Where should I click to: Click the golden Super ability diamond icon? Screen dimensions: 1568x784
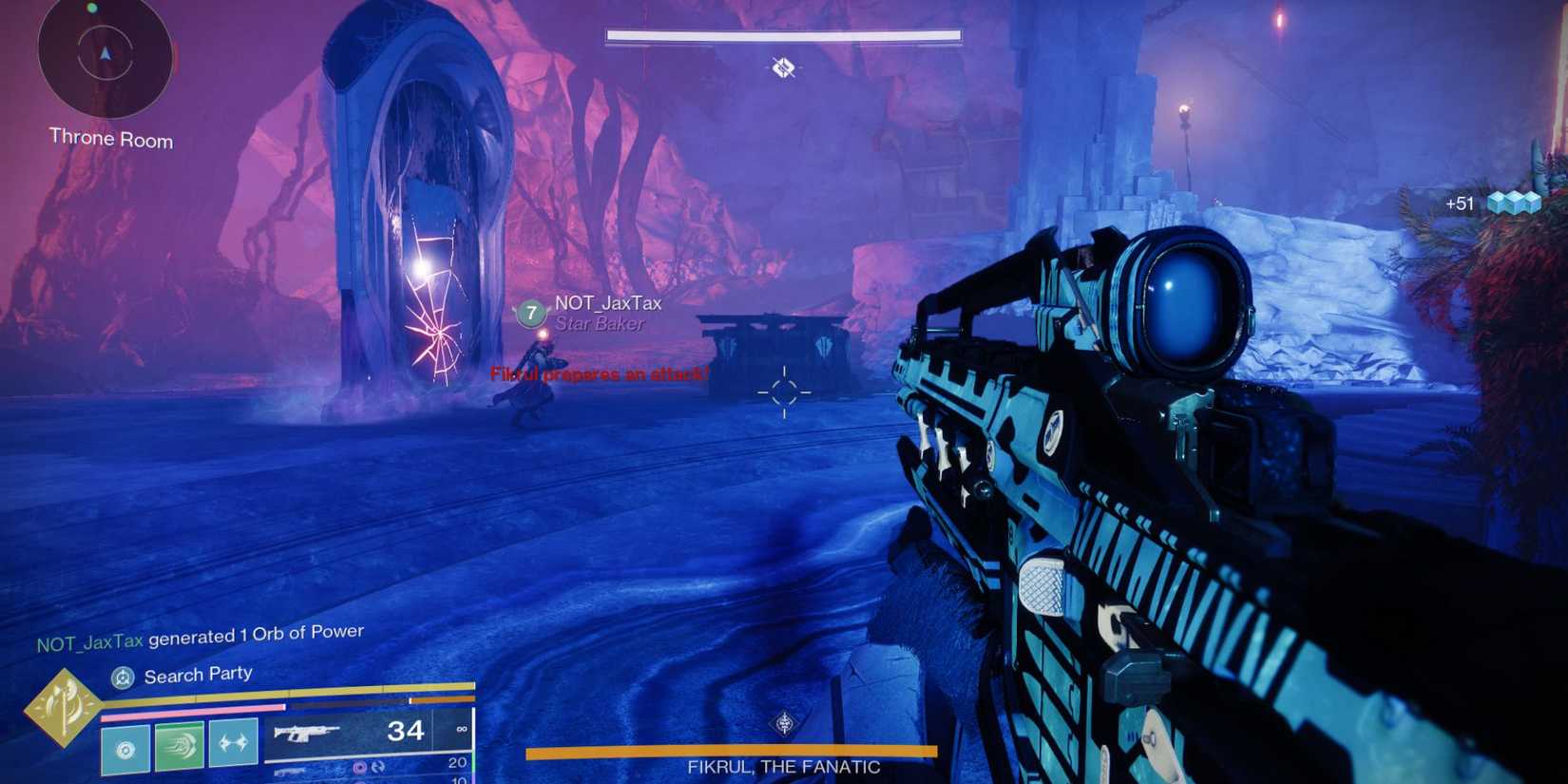(x=63, y=706)
